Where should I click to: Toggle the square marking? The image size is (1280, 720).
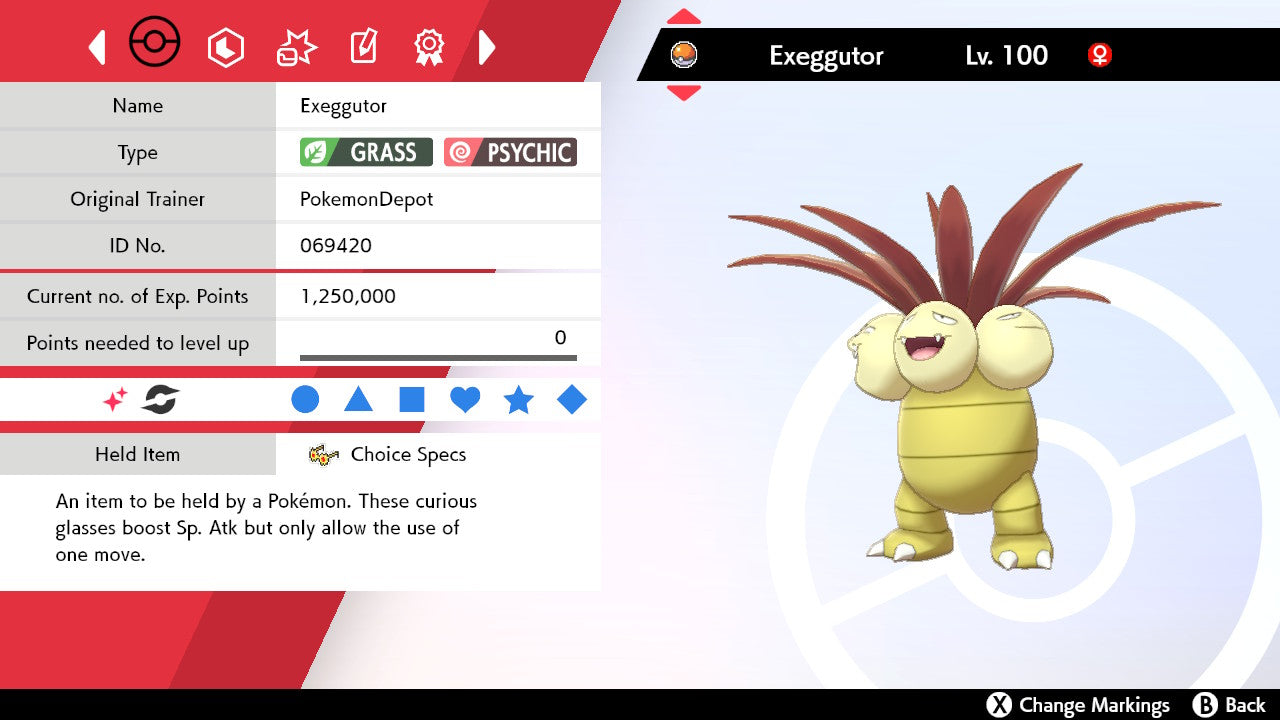click(412, 400)
